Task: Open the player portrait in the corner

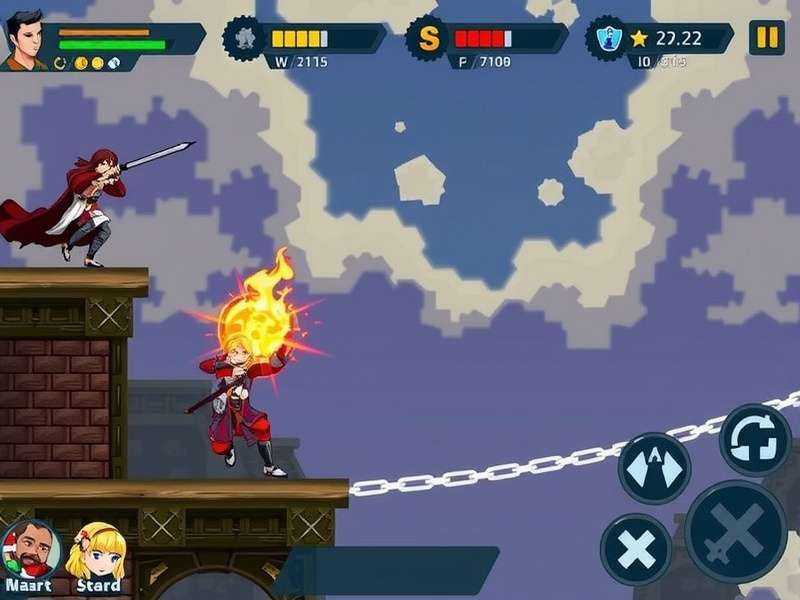Action: [x=25, y=41]
